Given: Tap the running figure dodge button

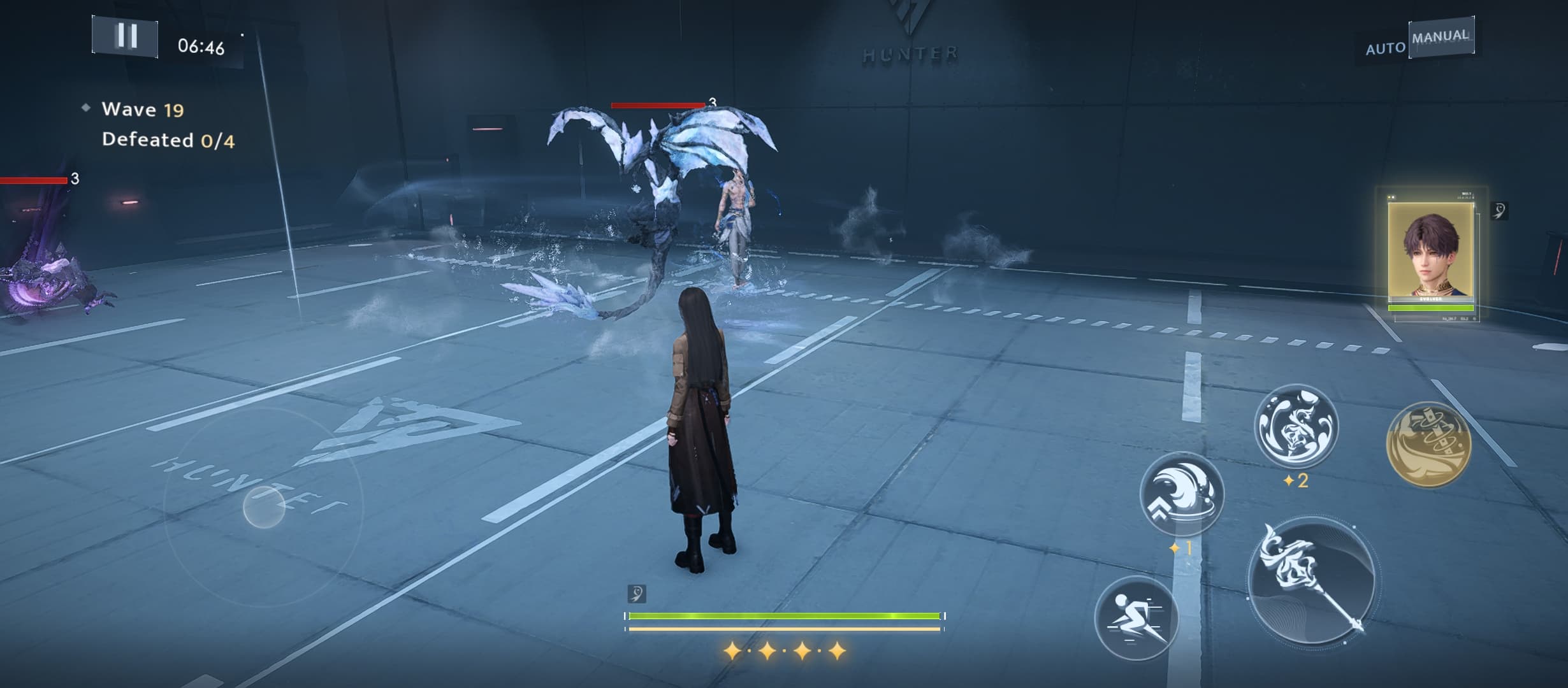Looking at the screenshot, I should (x=1136, y=618).
